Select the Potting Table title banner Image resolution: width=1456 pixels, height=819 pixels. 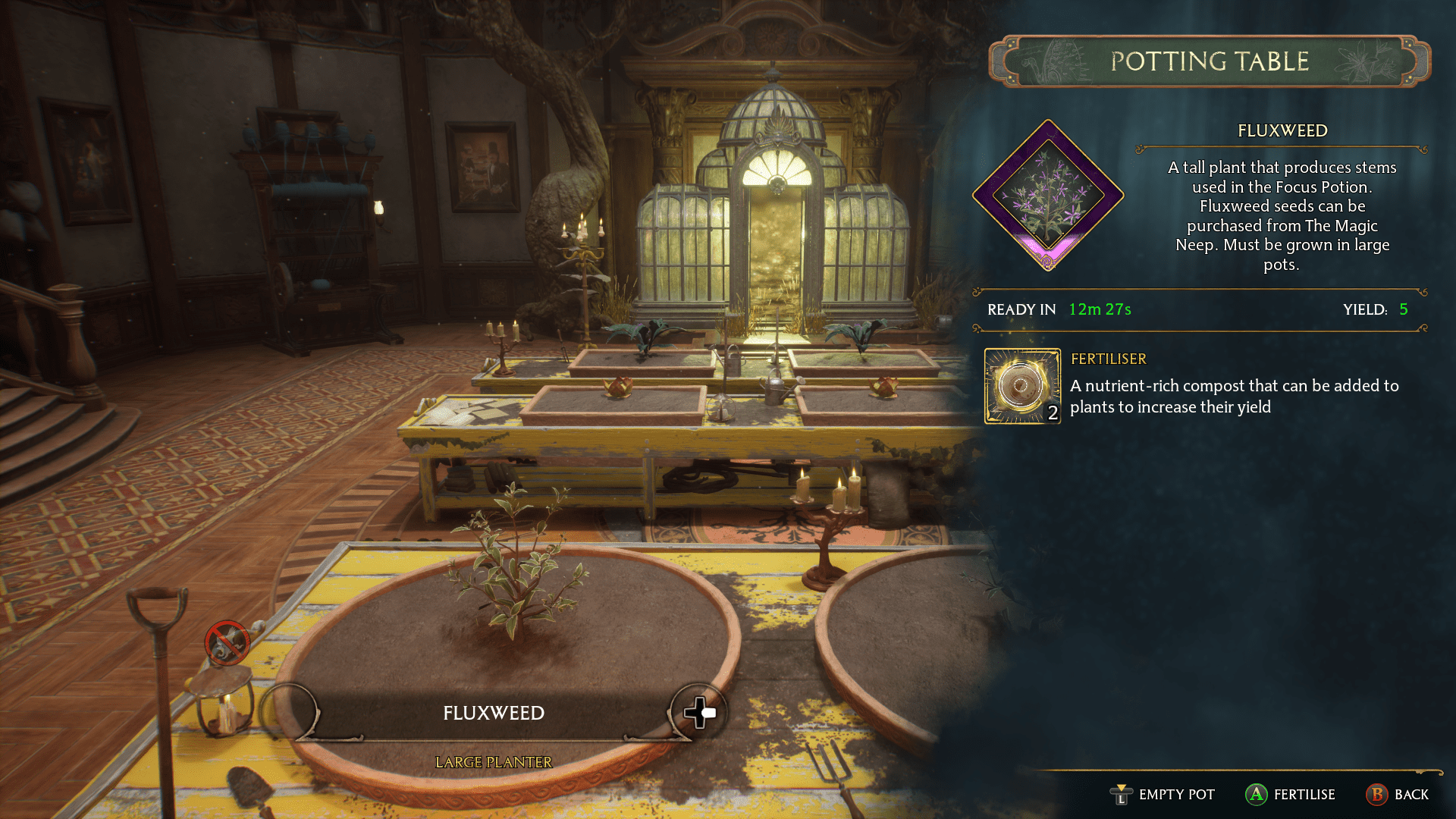pos(1209,61)
